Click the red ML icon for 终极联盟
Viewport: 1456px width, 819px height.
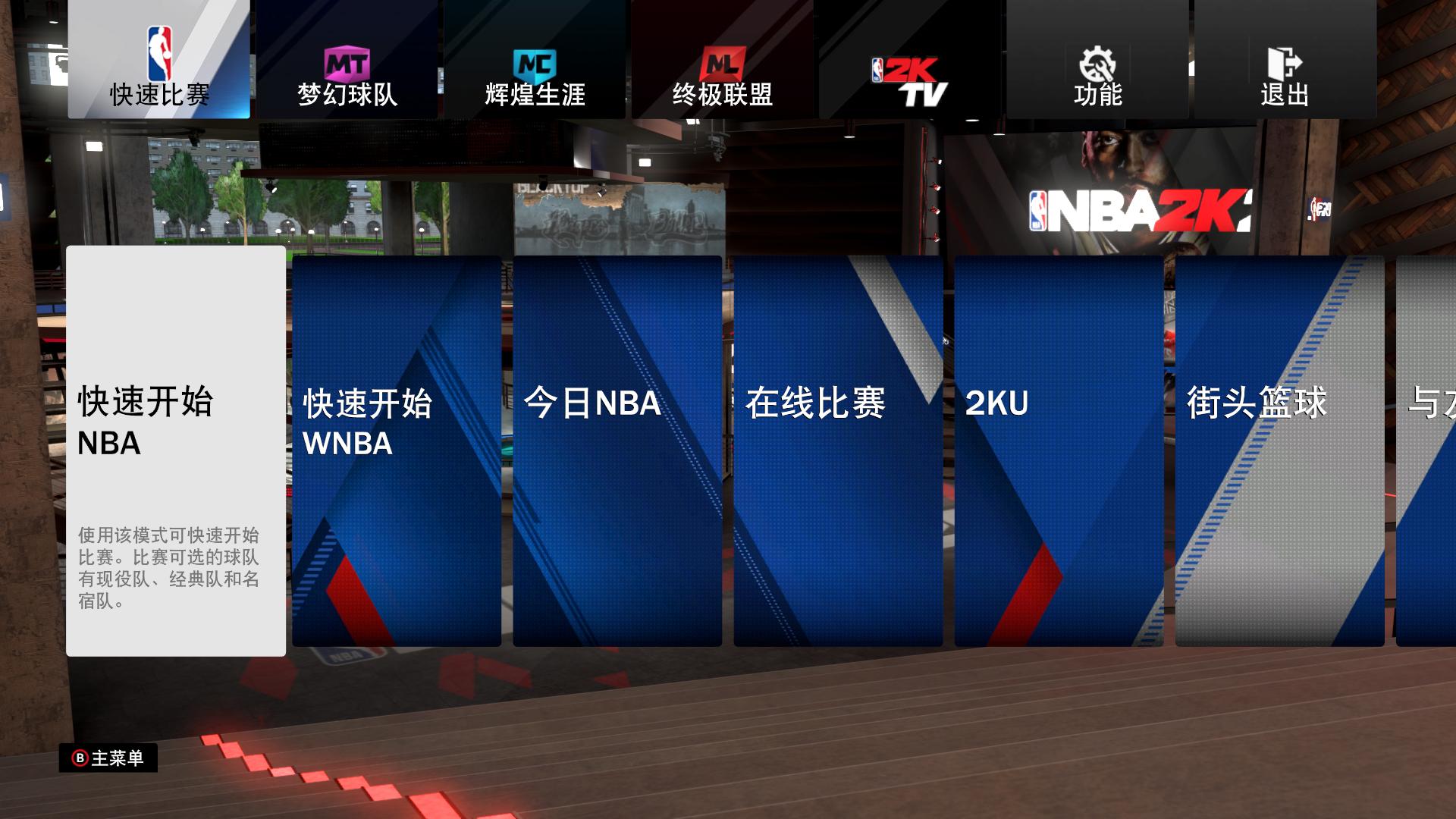[x=722, y=61]
